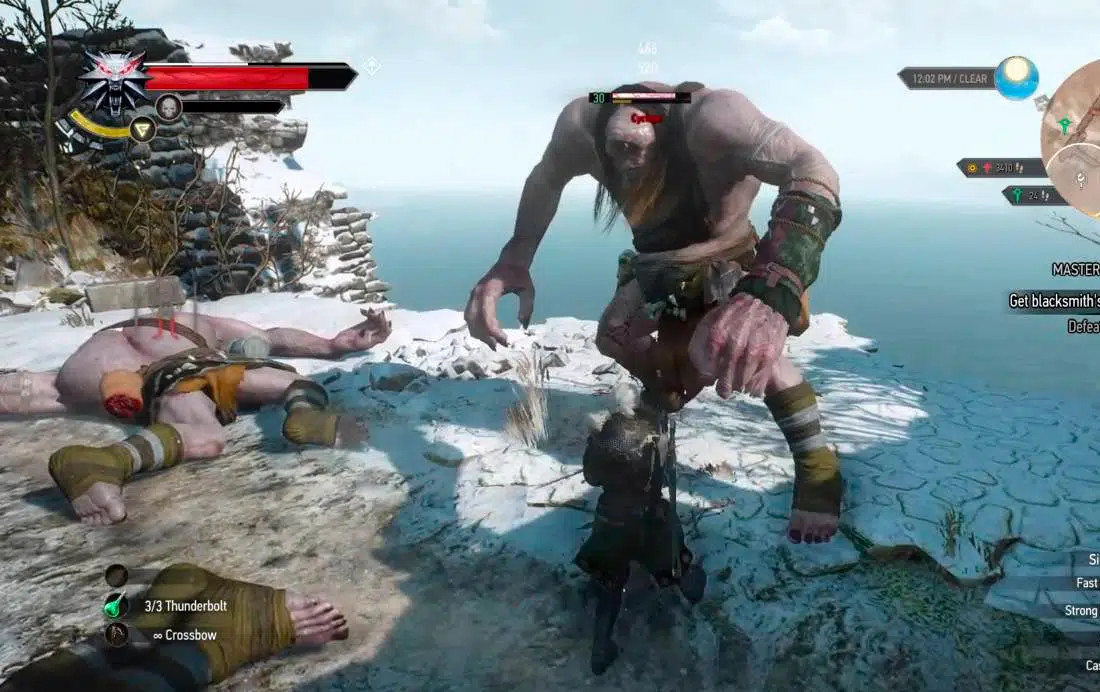Select the yellow Quen sign icon

[x=143, y=129]
